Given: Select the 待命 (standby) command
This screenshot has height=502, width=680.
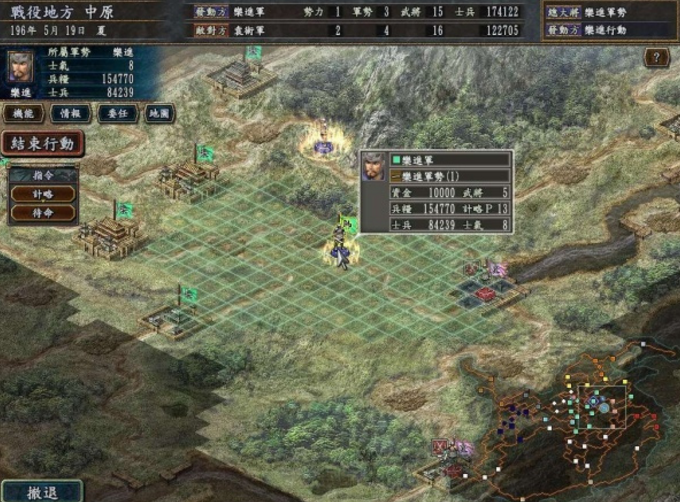Looking at the screenshot, I should tap(43, 213).
